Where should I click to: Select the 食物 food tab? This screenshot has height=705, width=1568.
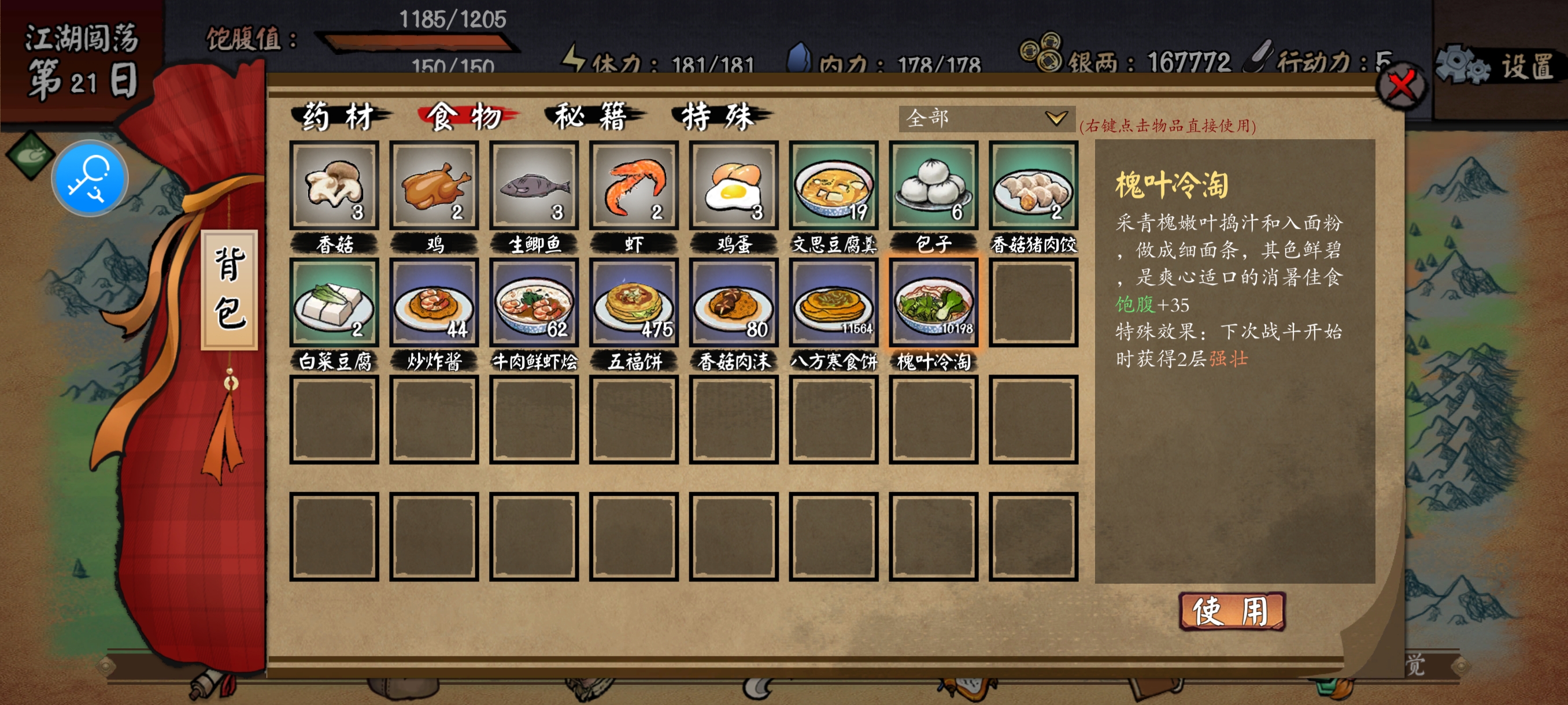[465, 116]
